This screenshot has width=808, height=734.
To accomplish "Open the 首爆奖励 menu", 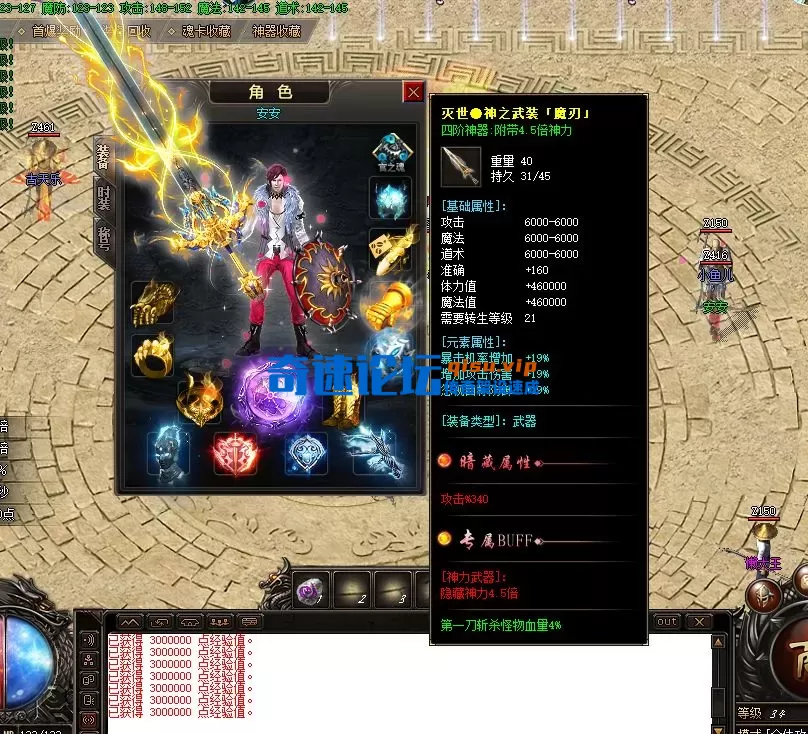I will click(x=55, y=31).
